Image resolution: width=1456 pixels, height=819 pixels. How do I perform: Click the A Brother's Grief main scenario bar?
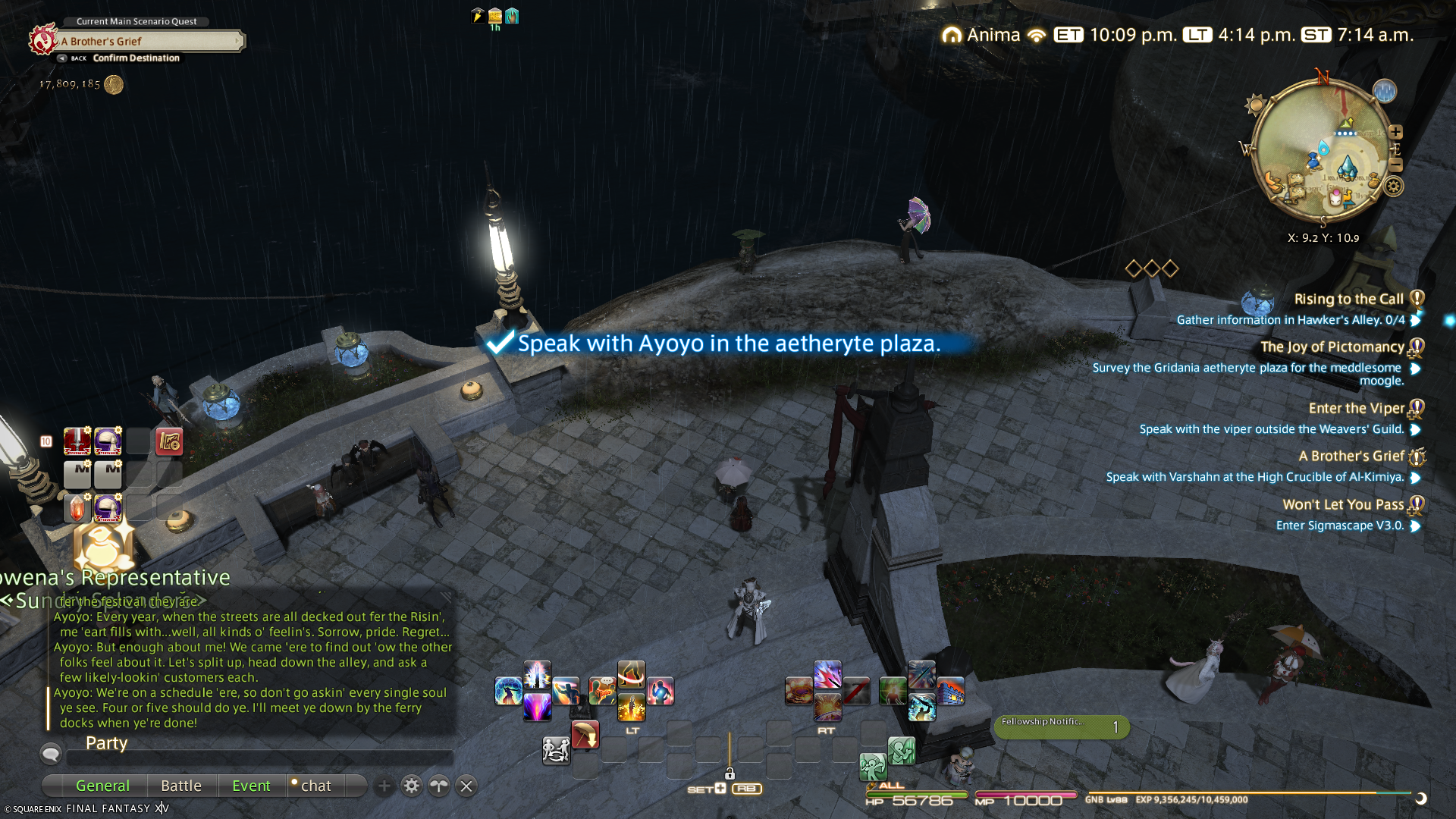(x=150, y=41)
